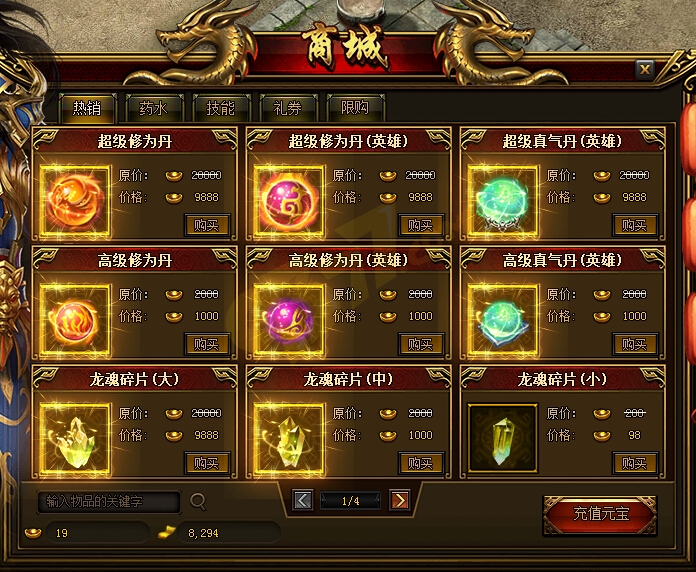This screenshot has height=572, width=696.
Task: Select the 热销 tab
Action: 86,108
